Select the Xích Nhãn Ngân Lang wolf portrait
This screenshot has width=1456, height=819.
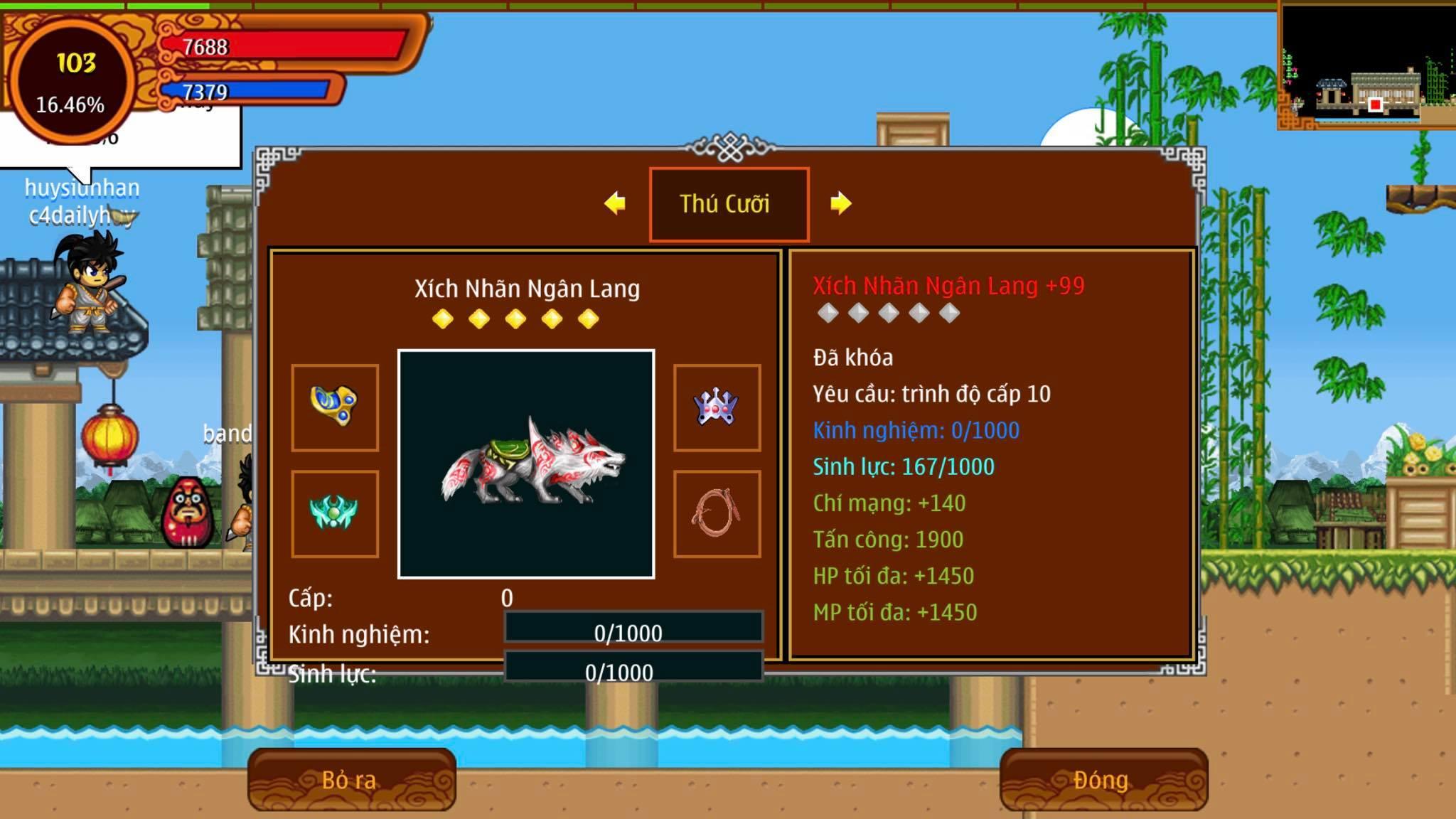click(526, 464)
